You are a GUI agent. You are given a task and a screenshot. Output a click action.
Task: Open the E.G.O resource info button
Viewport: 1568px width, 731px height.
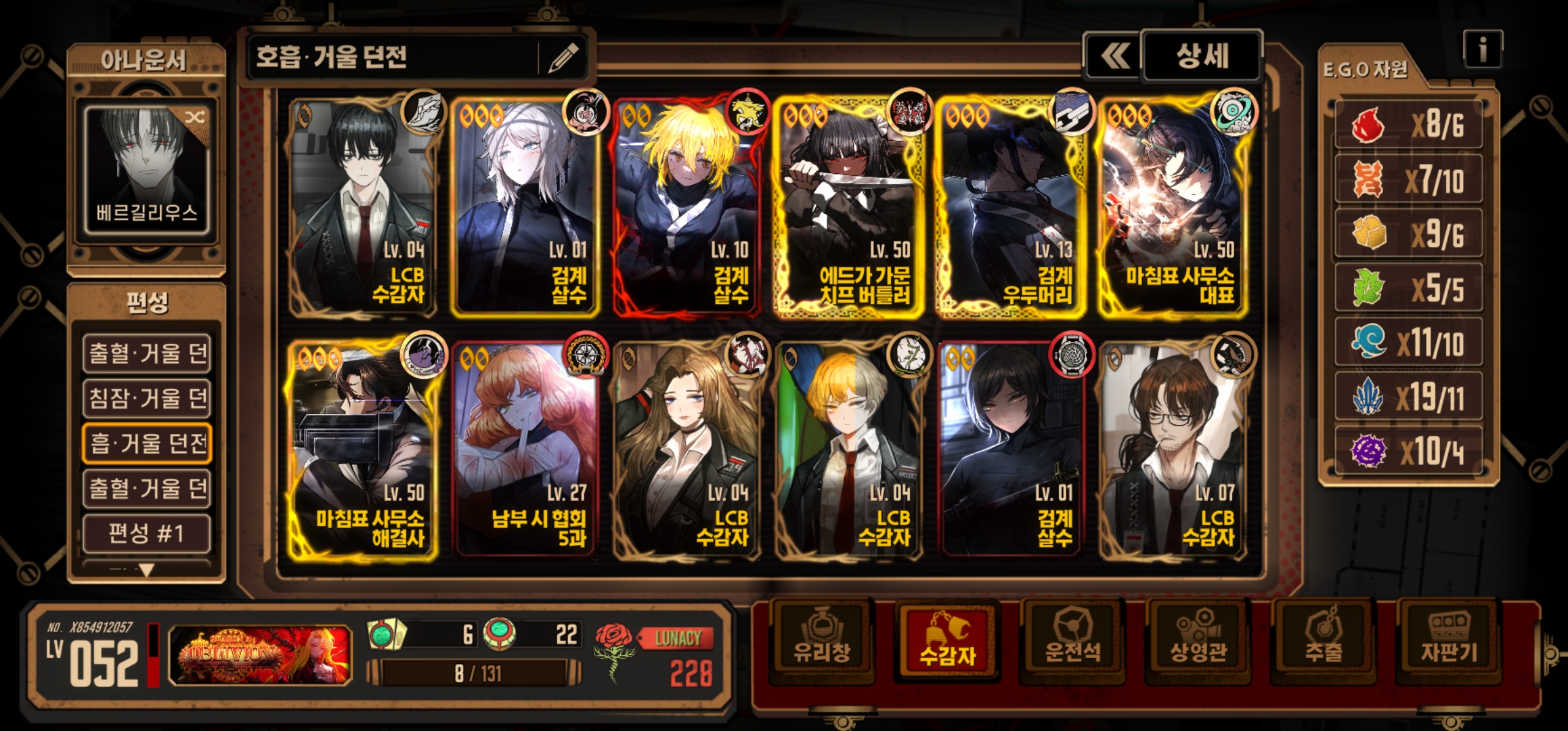coord(1482,49)
